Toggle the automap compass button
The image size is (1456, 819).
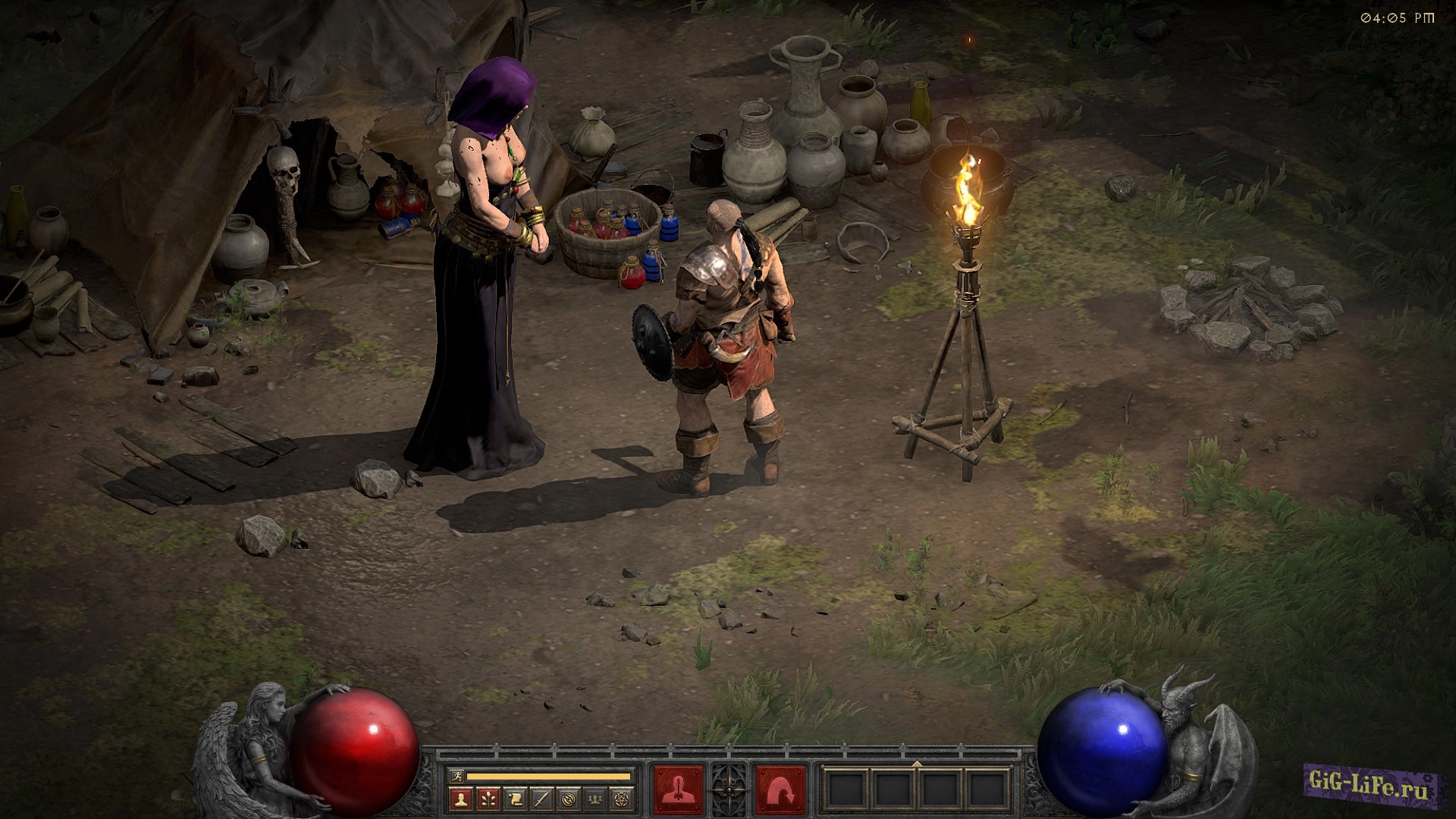point(569,799)
